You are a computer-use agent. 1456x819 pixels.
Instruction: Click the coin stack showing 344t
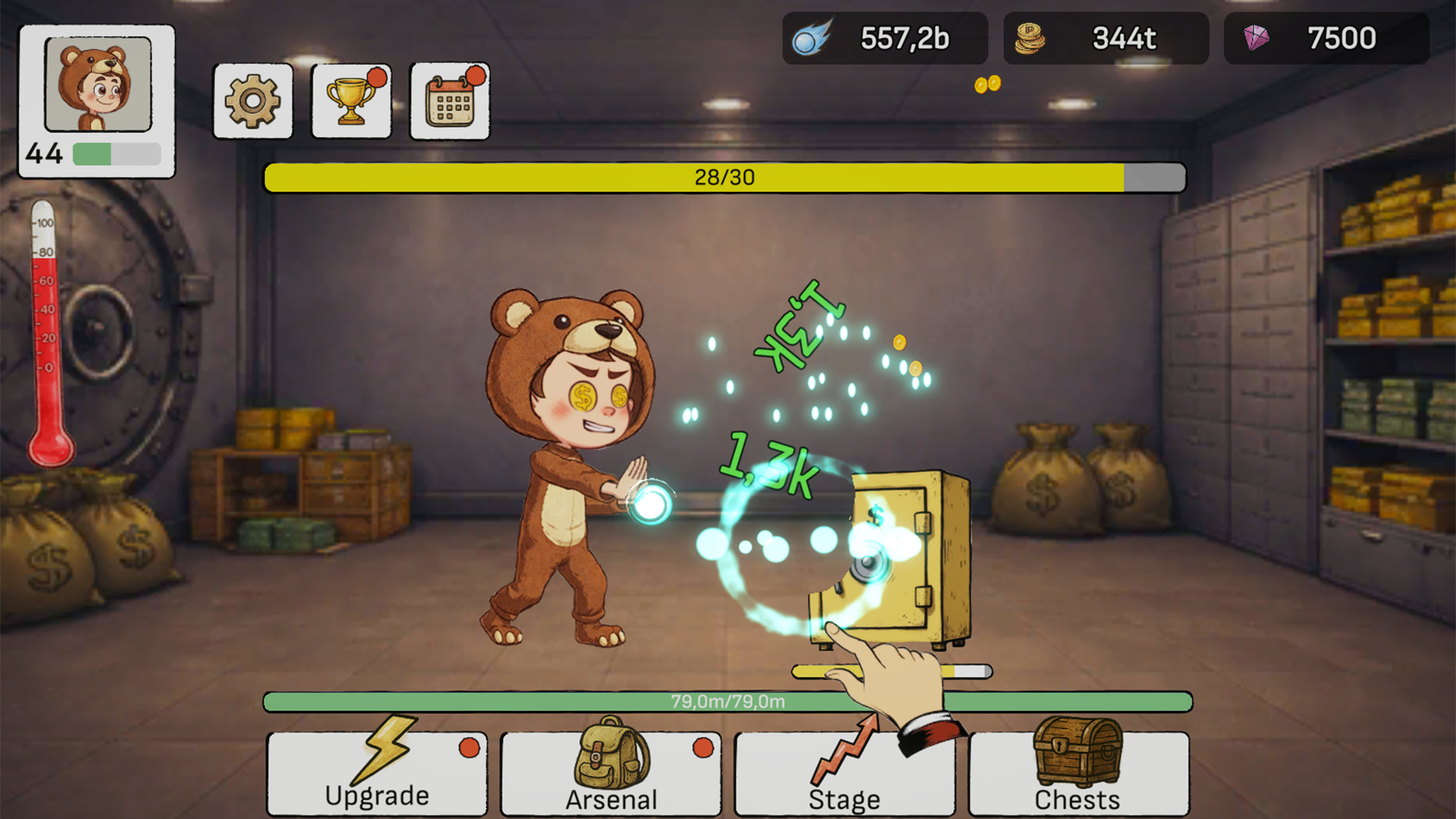coord(1106,38)
